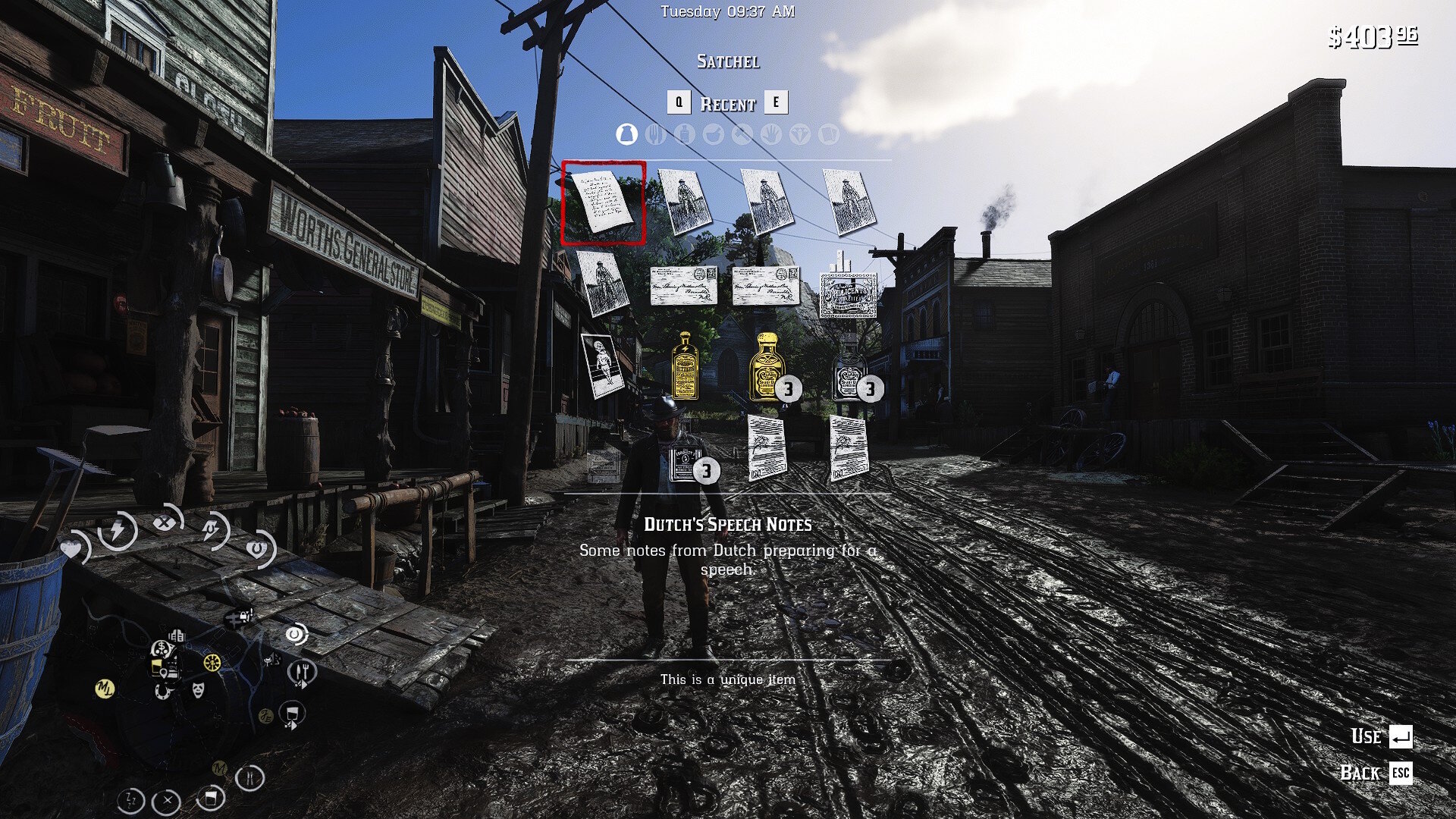Open the documents cards category tab

coord(828,135)
